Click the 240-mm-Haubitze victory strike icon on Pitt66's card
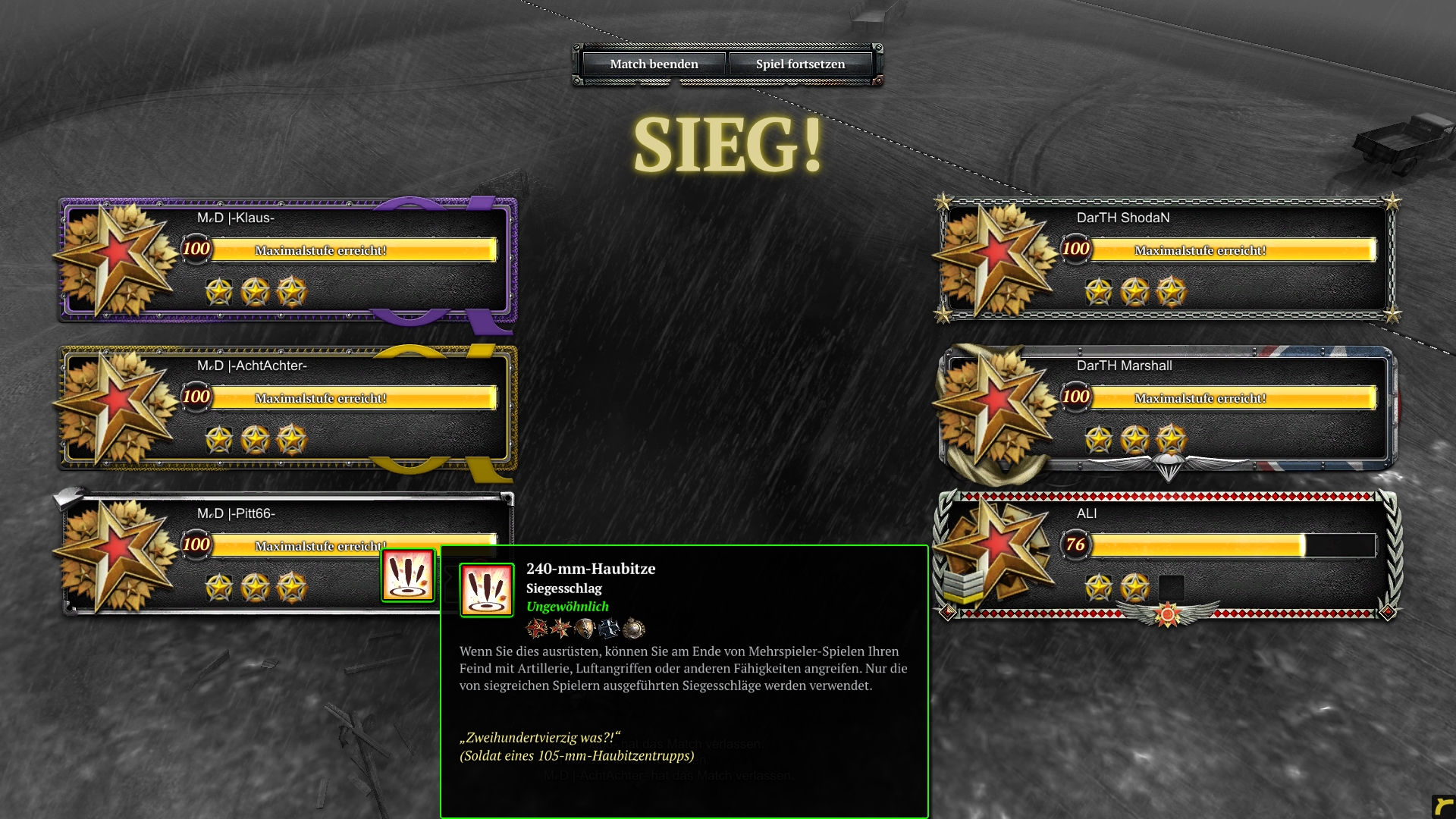This screenshot has height=819, width=1456. [x=408, y=576]
